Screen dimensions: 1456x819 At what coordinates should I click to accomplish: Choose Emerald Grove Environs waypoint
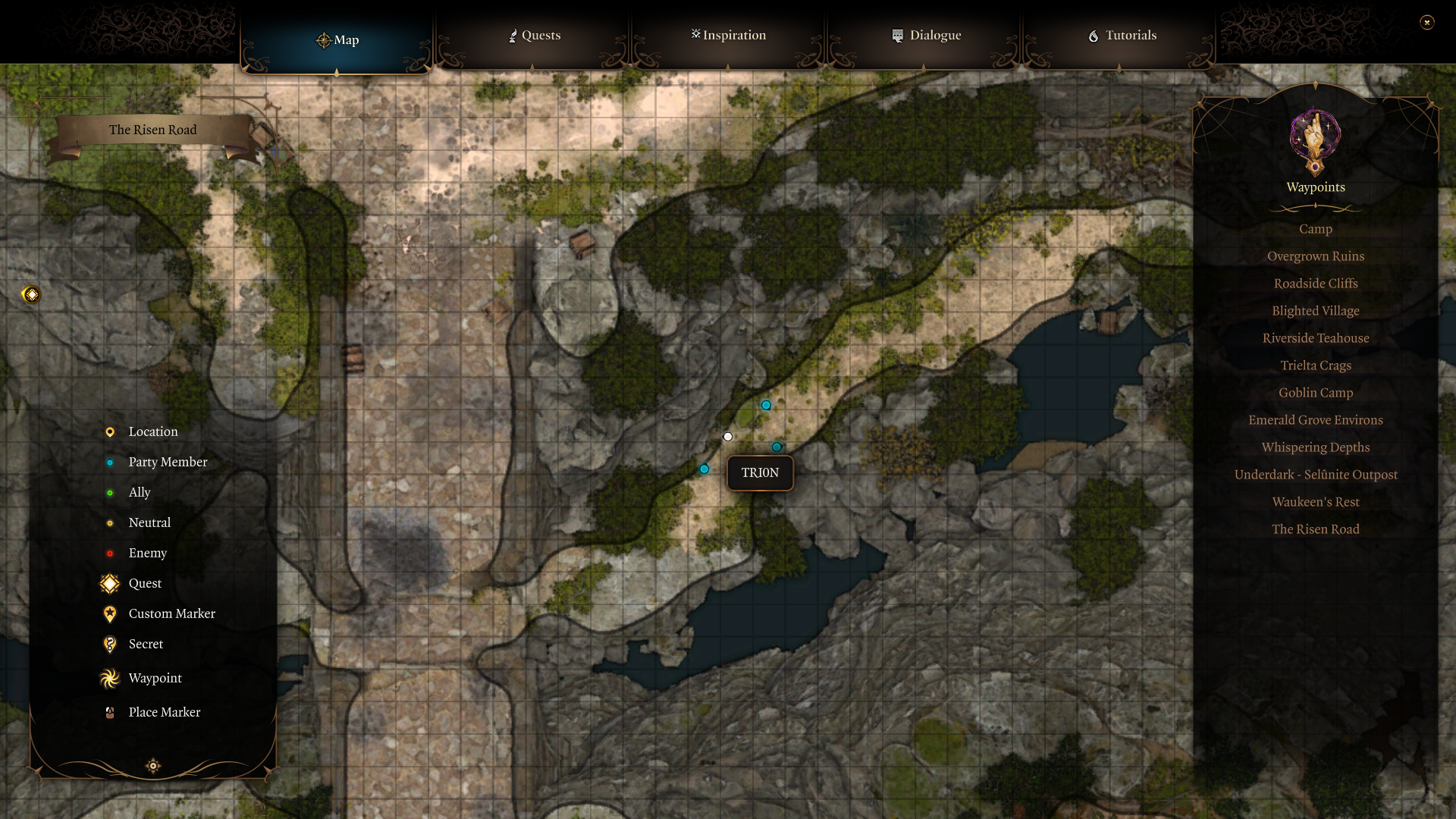[x=1315, y=420]
